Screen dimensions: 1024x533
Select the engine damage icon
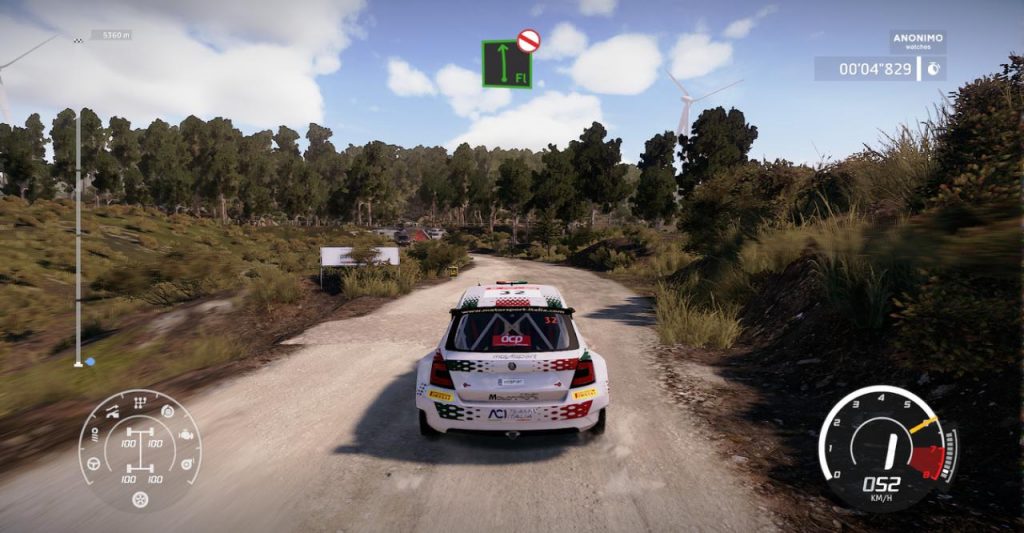pos(187,437)
